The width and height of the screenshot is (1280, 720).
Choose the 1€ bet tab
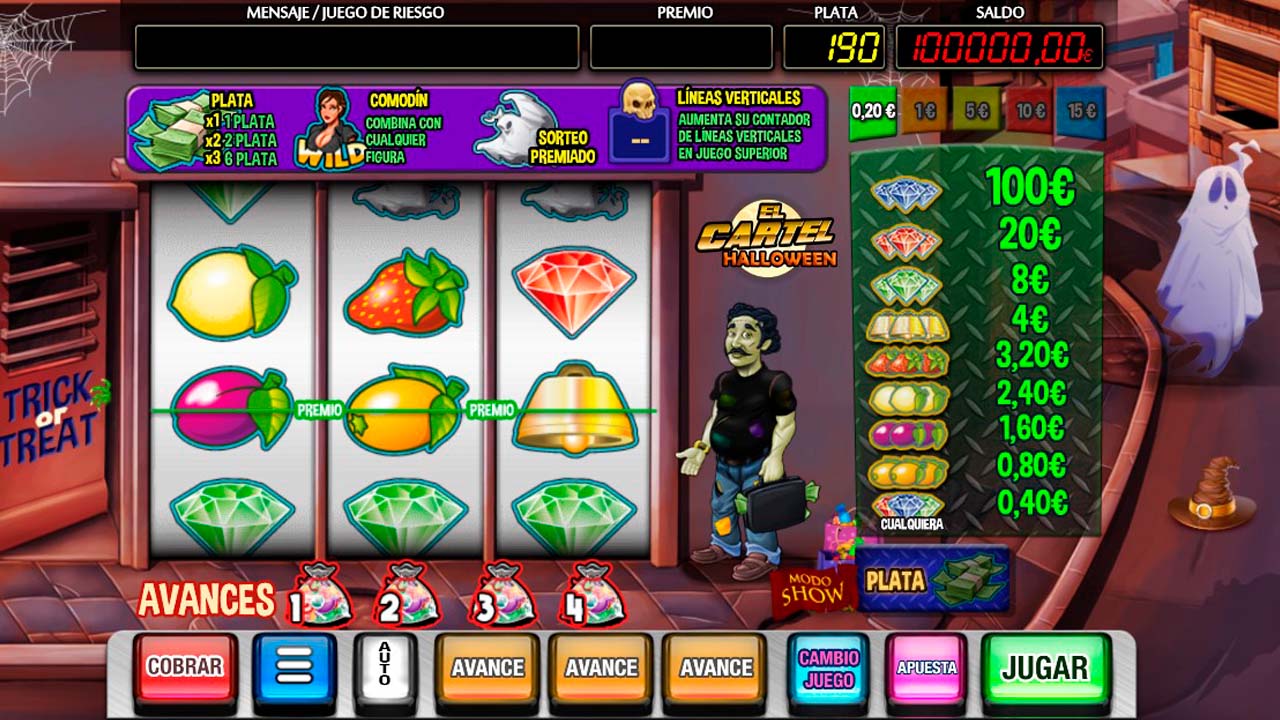[924, 111]
